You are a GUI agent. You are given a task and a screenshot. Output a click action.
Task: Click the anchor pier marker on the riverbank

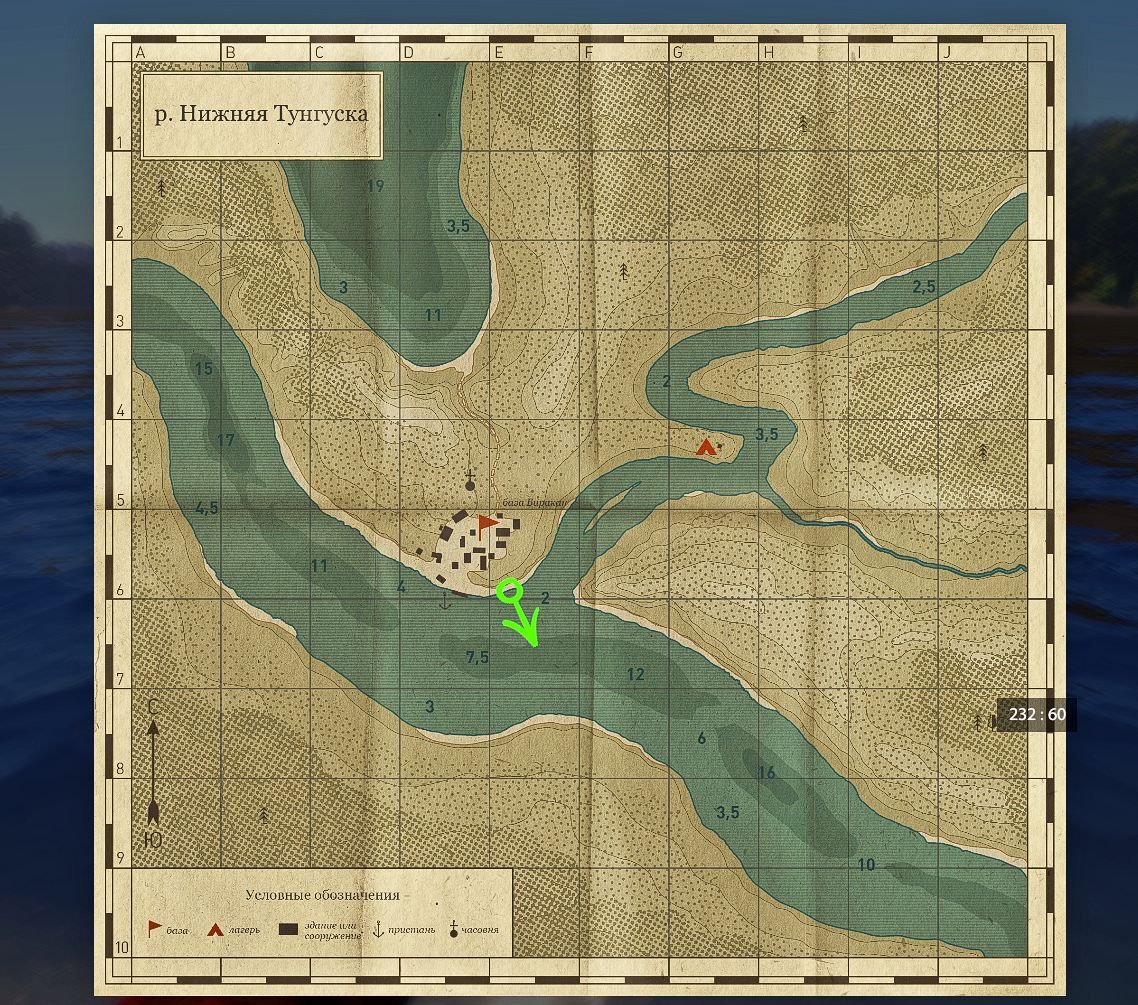tap(446, 601)
